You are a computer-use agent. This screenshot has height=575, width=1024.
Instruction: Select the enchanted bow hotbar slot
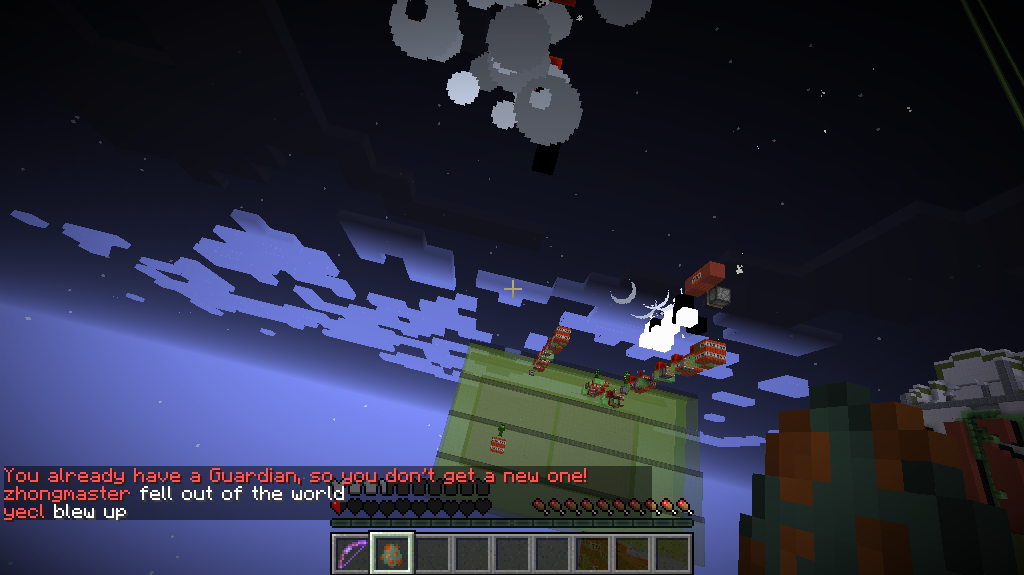(352, 553)
